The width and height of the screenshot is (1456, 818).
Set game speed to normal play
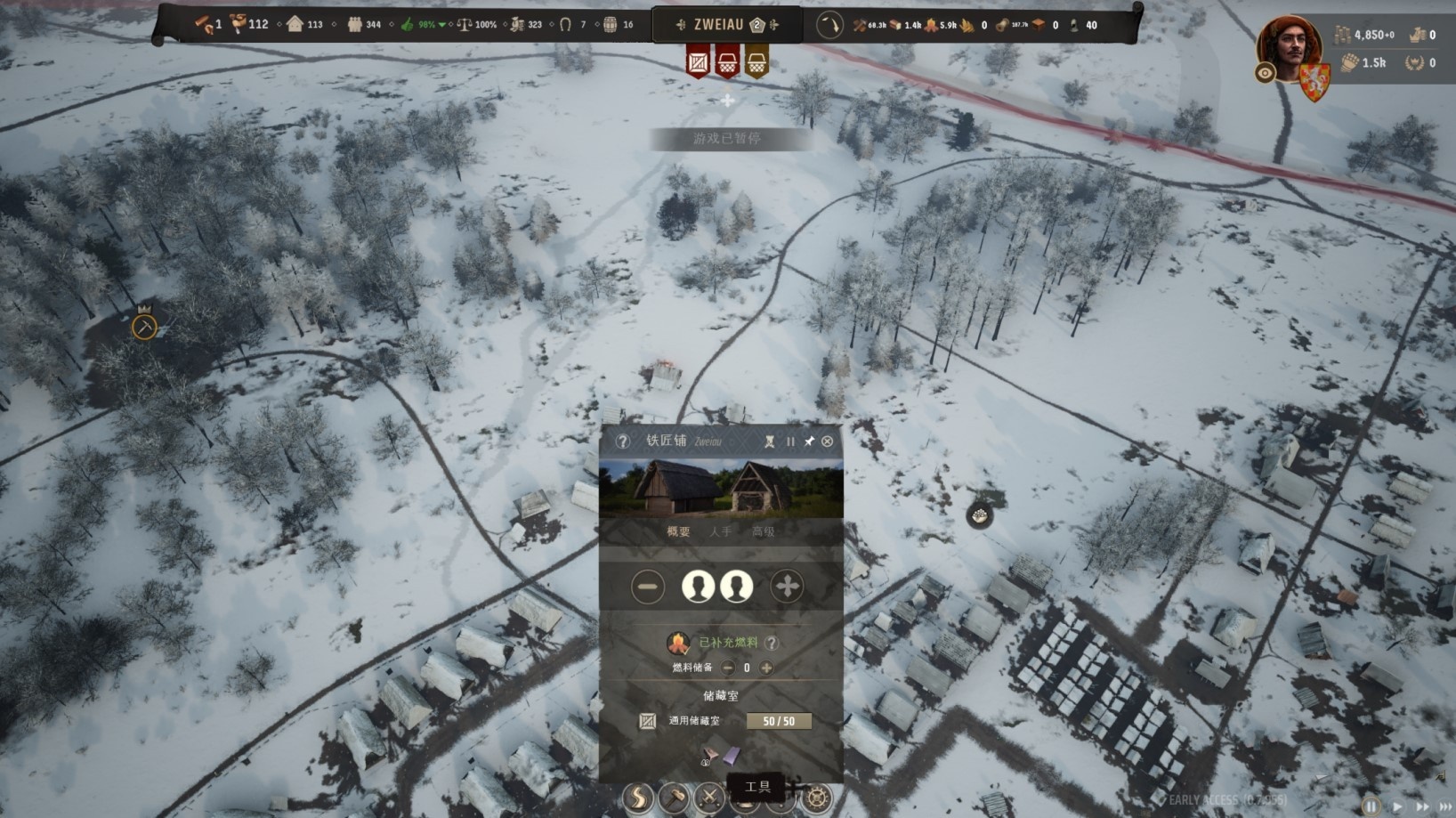click(1396, 806)
